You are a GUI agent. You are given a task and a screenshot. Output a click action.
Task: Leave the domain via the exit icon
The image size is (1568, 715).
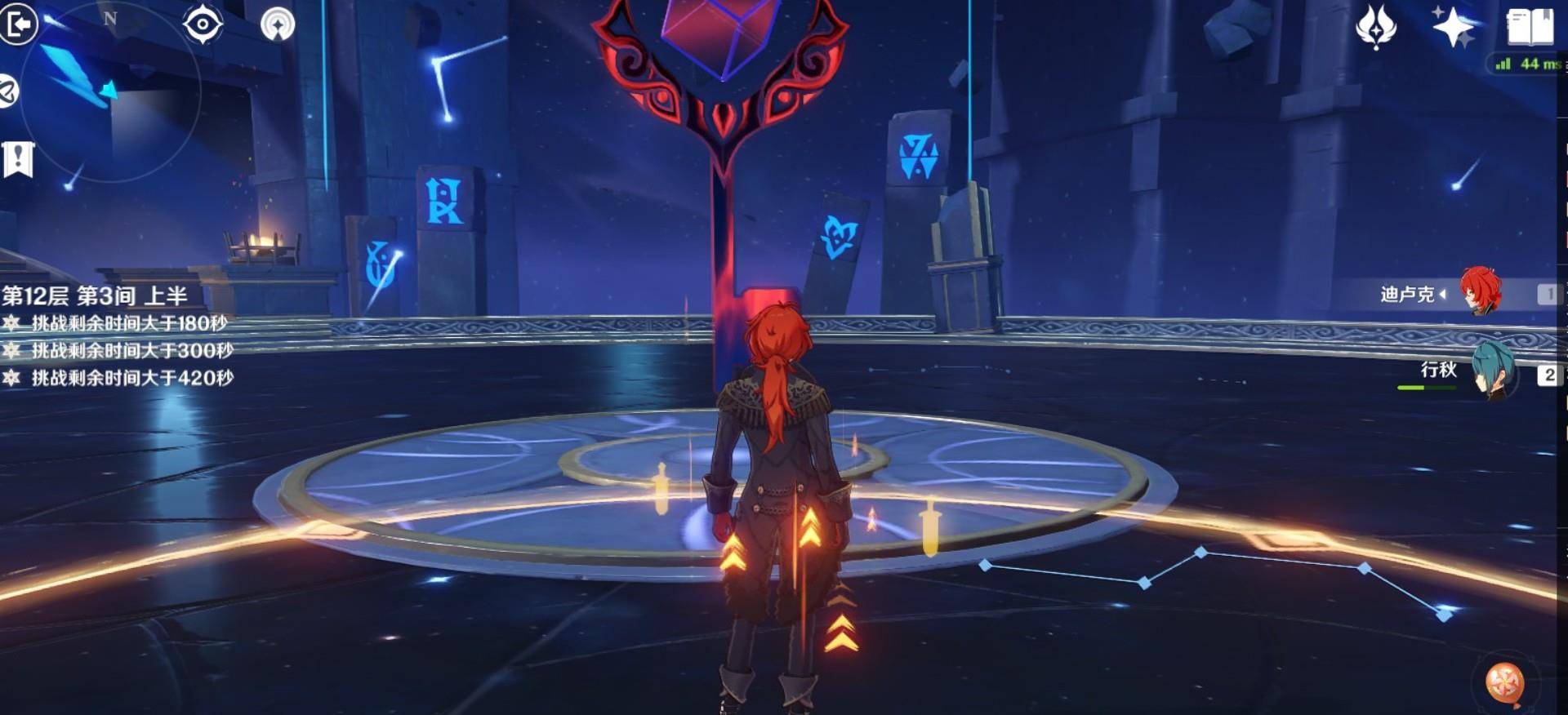pyautogui.click(x=18, y=23)
